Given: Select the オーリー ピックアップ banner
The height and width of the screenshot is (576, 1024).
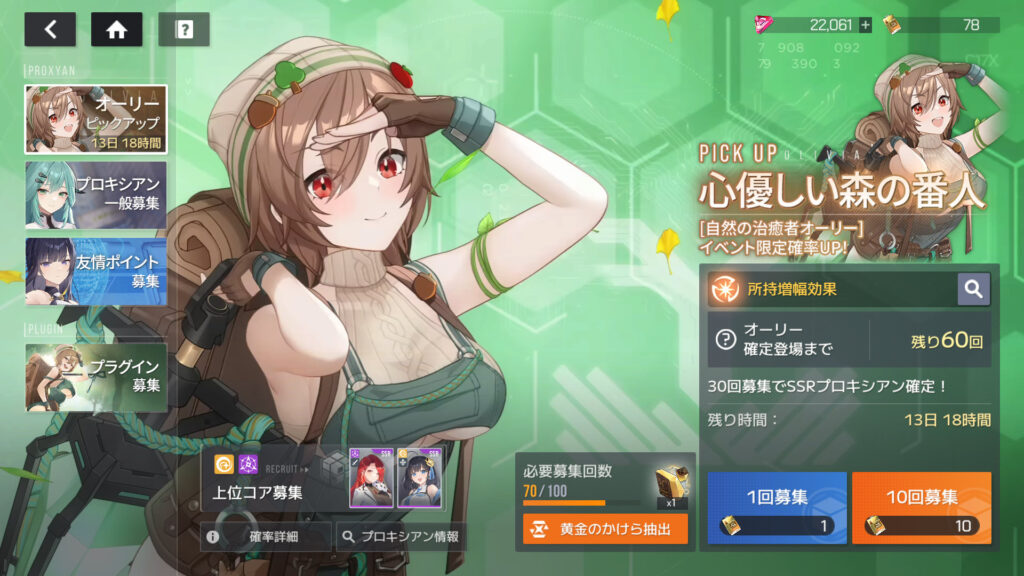Looking at the screenshot, I should tap(96, 119).
